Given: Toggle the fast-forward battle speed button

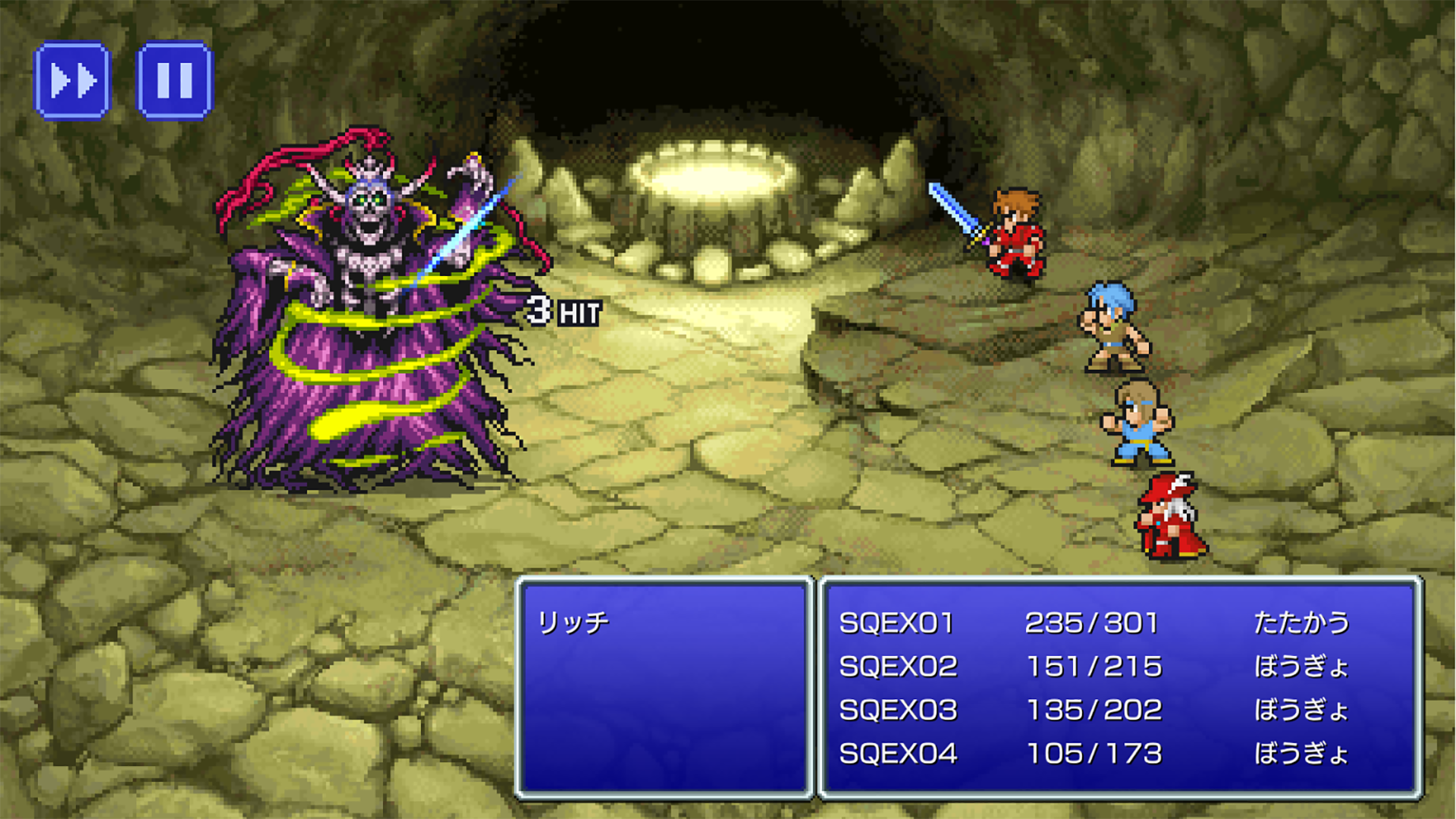Looking at the screenshot, I should (73, 80).
